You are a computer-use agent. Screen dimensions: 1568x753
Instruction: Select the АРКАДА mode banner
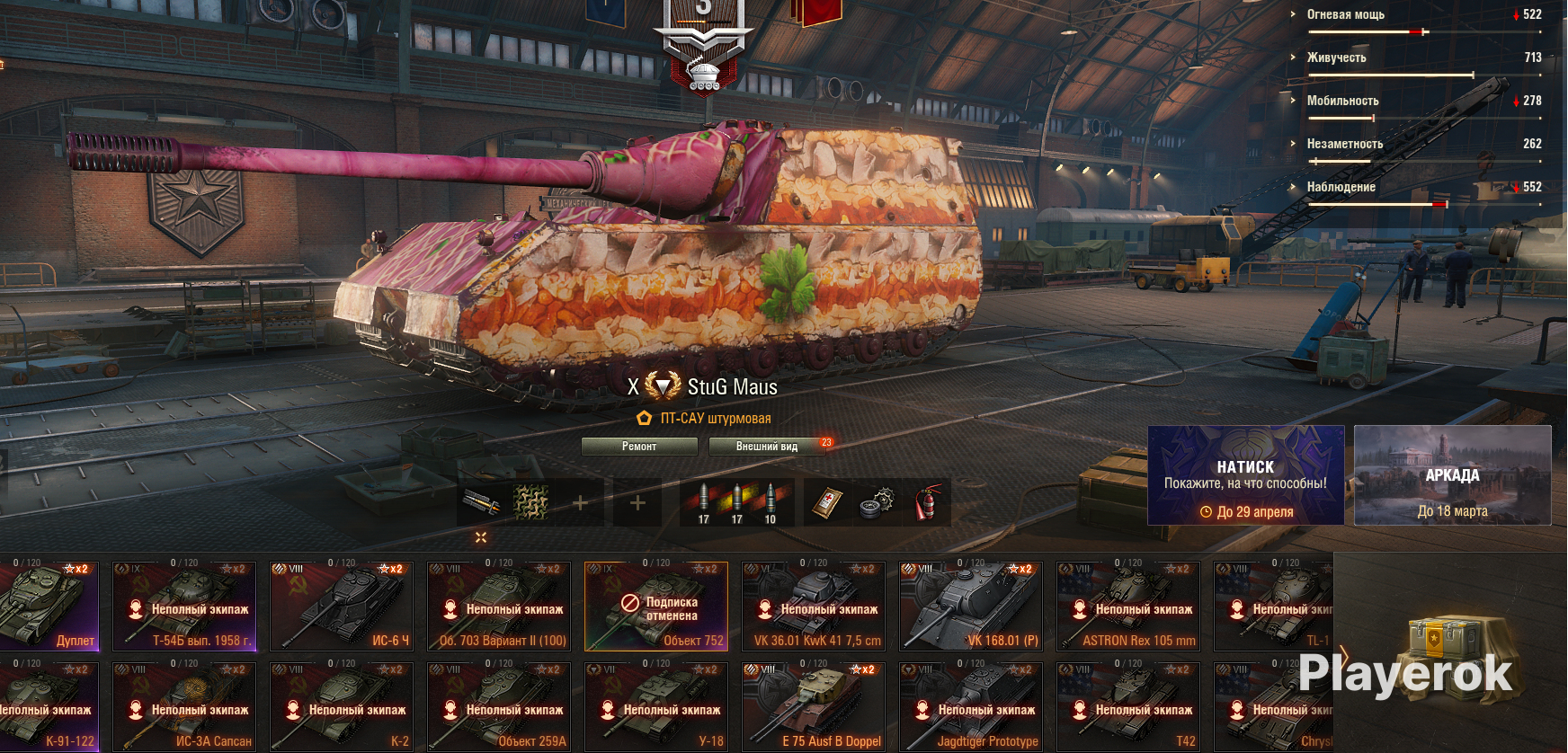pos(1452,475)
